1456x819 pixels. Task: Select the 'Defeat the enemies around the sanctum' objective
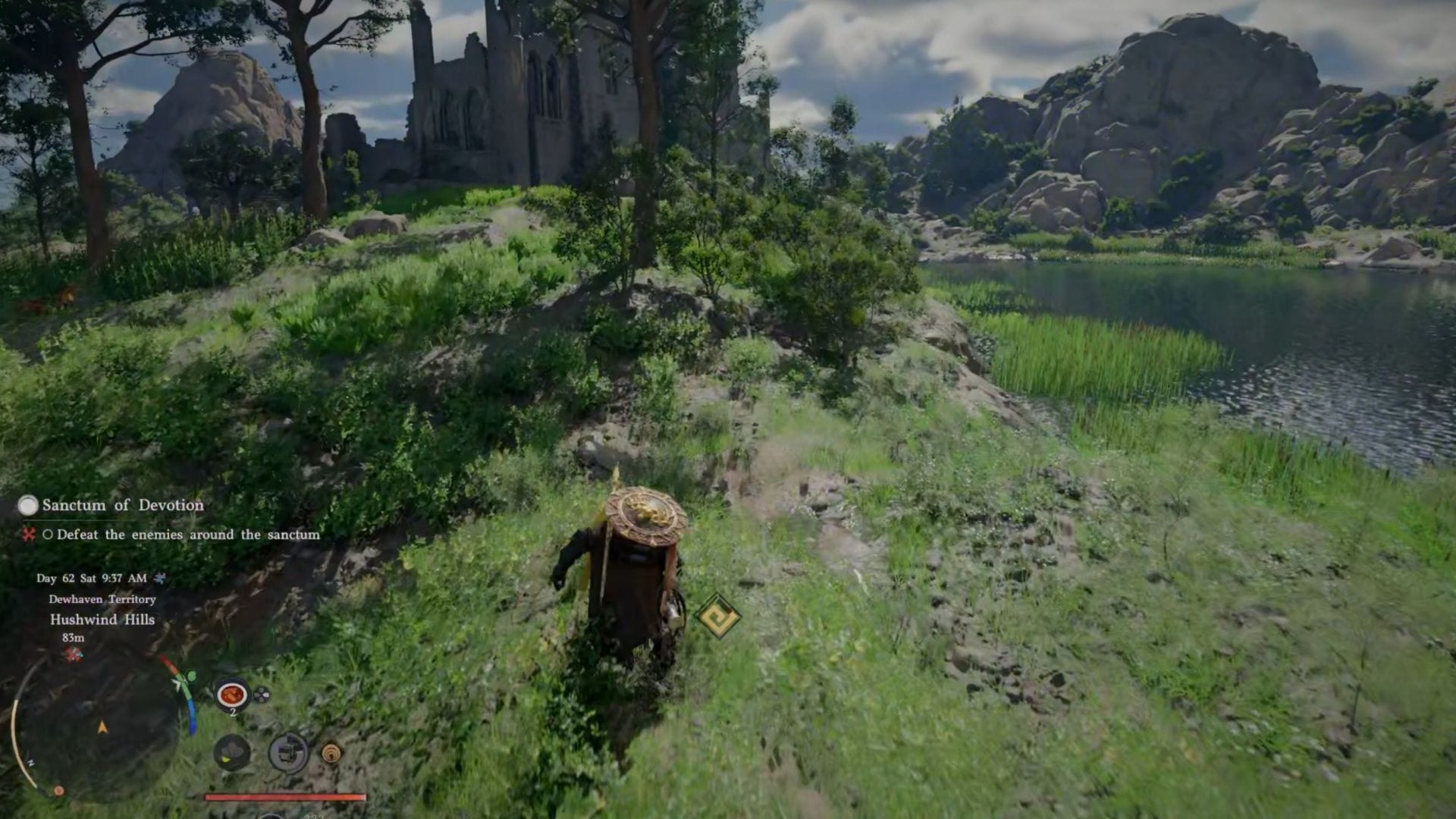[x=187, y=535]
